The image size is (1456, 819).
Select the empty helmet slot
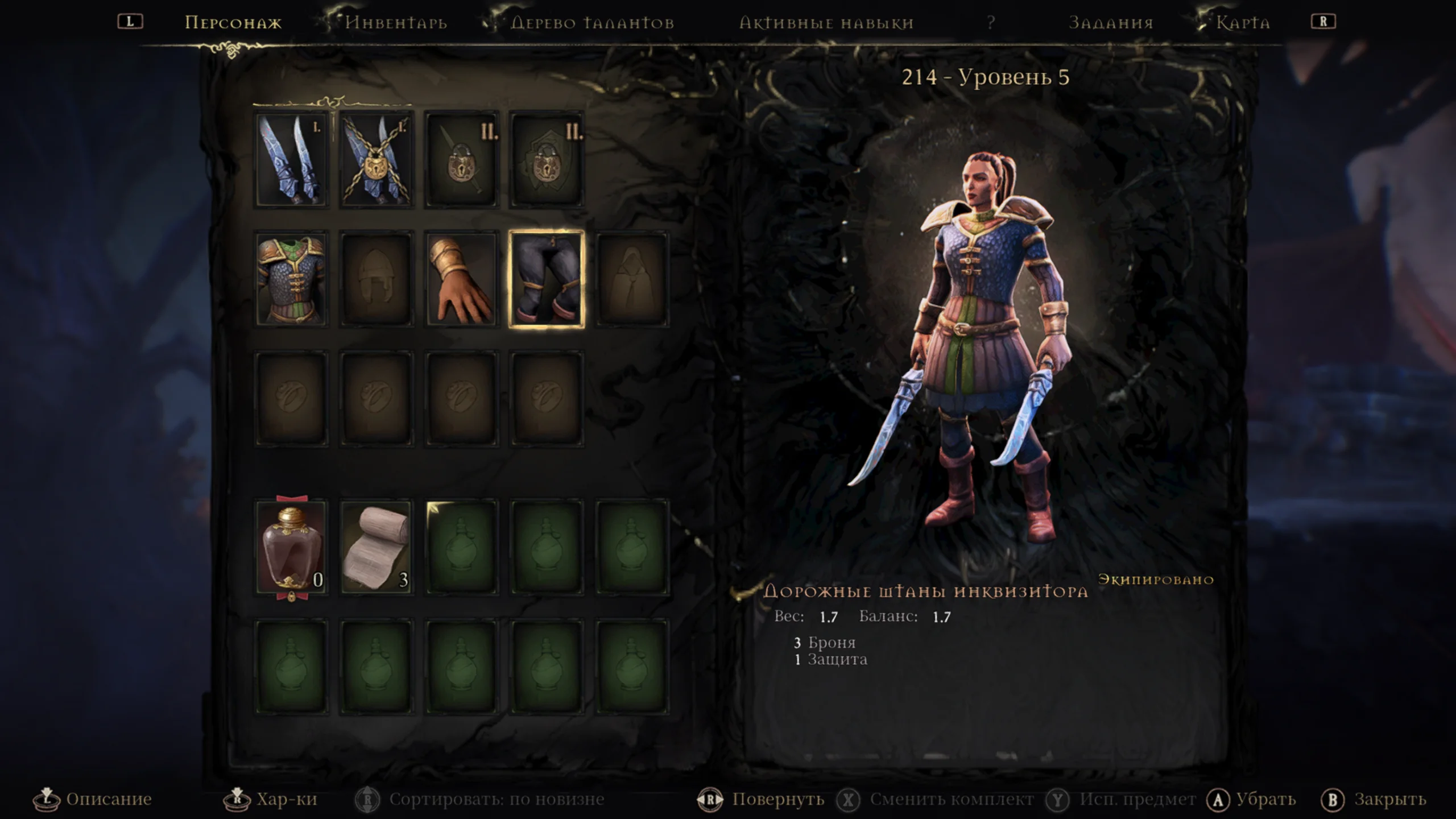tap(377, 279)
